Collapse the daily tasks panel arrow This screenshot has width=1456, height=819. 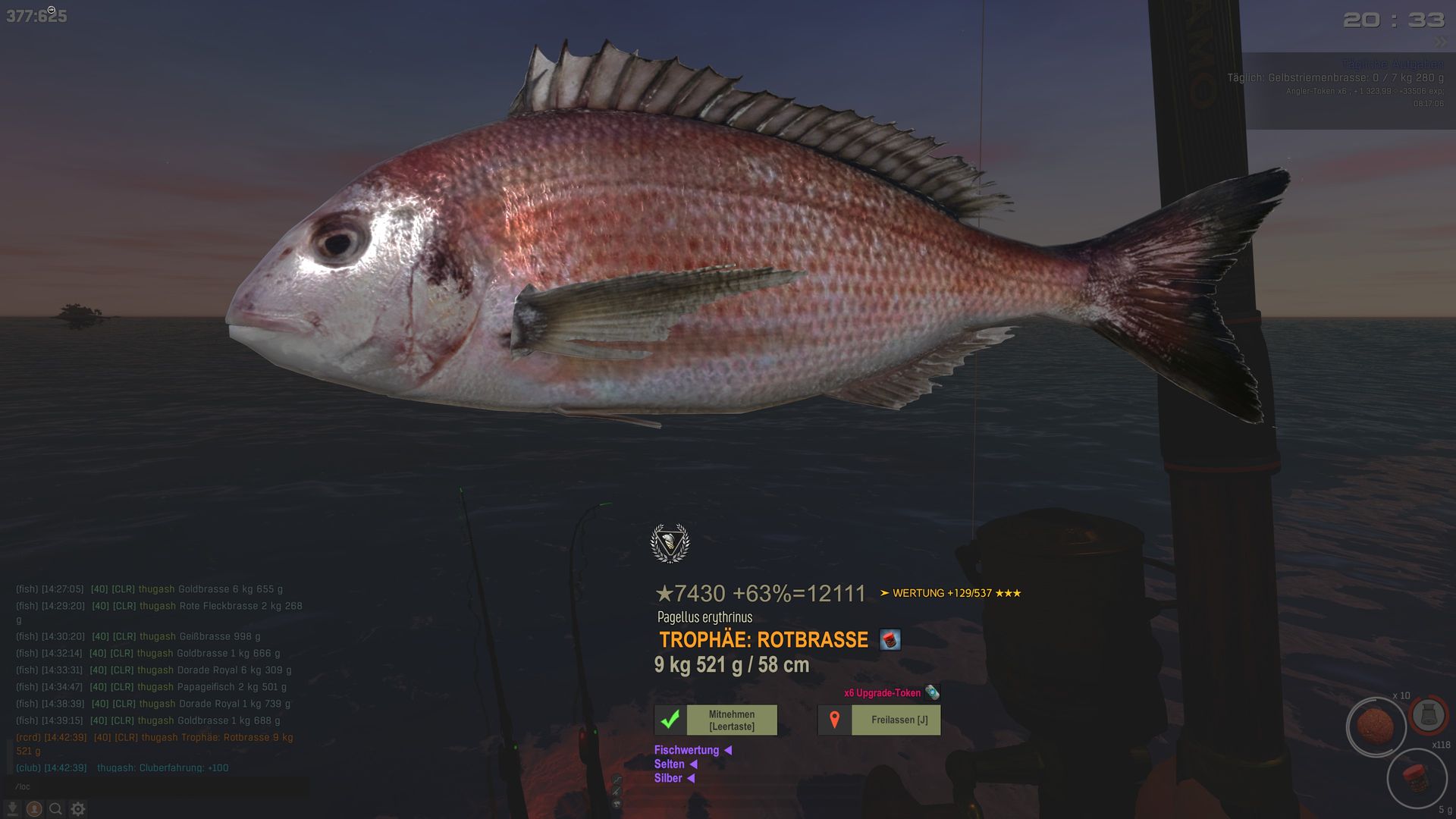tap(1440, 42)
